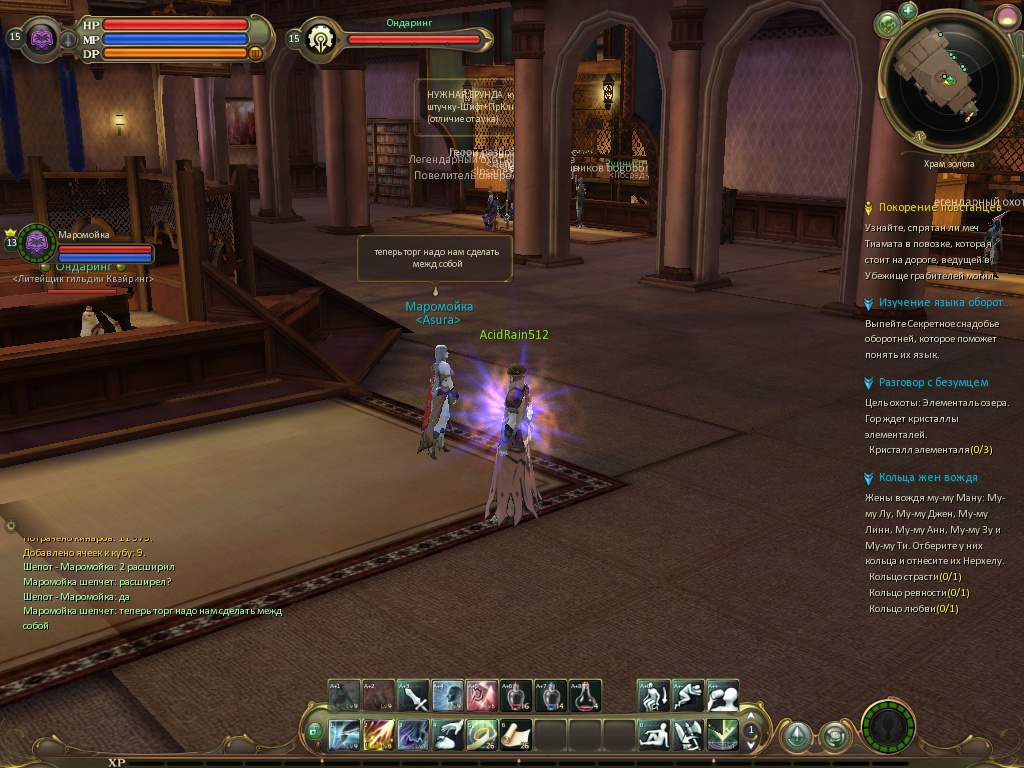Click the pink sunset orb by the minimap
This screenshot has width=1024, height=768.
pyautogui.click(x=1005, y=18)
